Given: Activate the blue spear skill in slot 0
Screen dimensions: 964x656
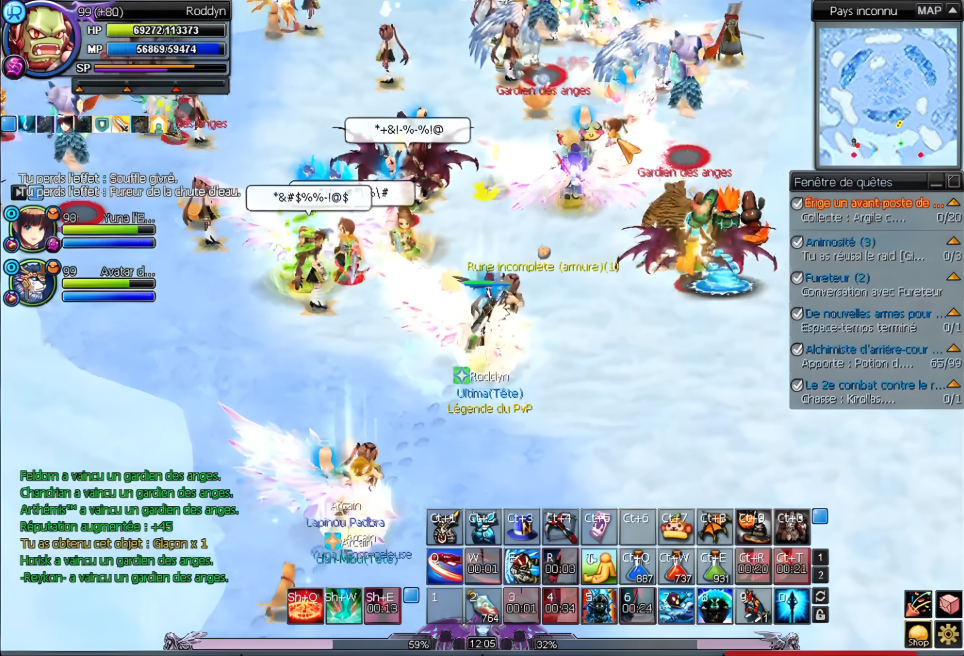Looking at the screenshot, I should pyautogui.click(x=791, y=606).
